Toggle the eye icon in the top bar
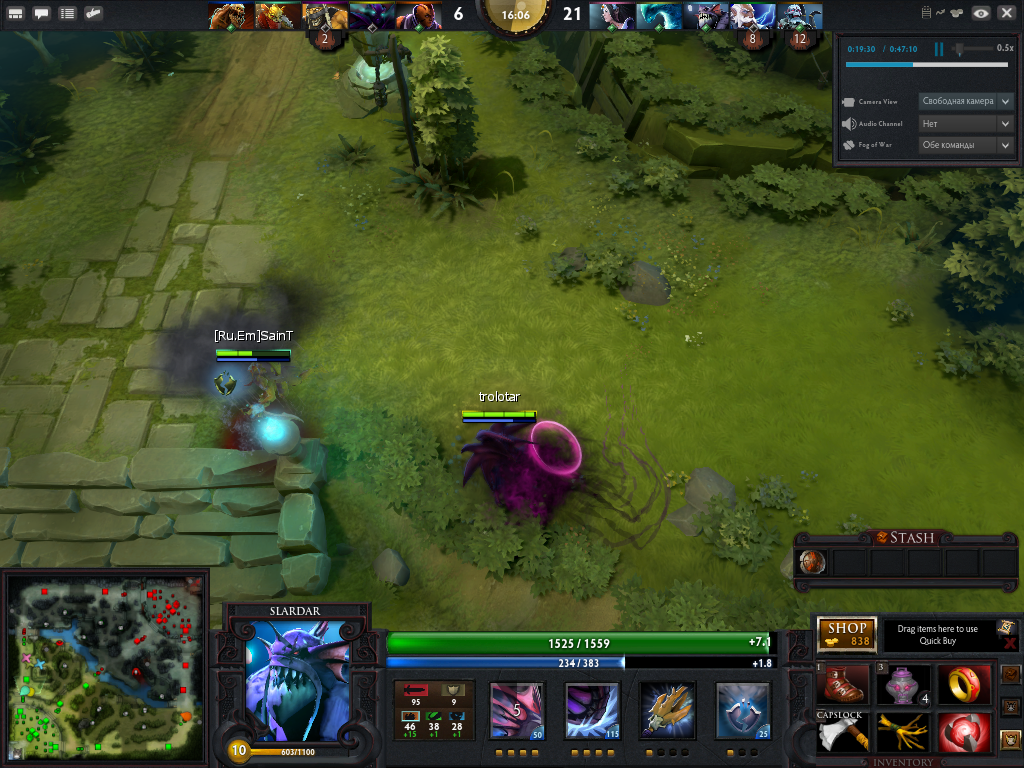The image size is (1024, 768). point(981,13)
